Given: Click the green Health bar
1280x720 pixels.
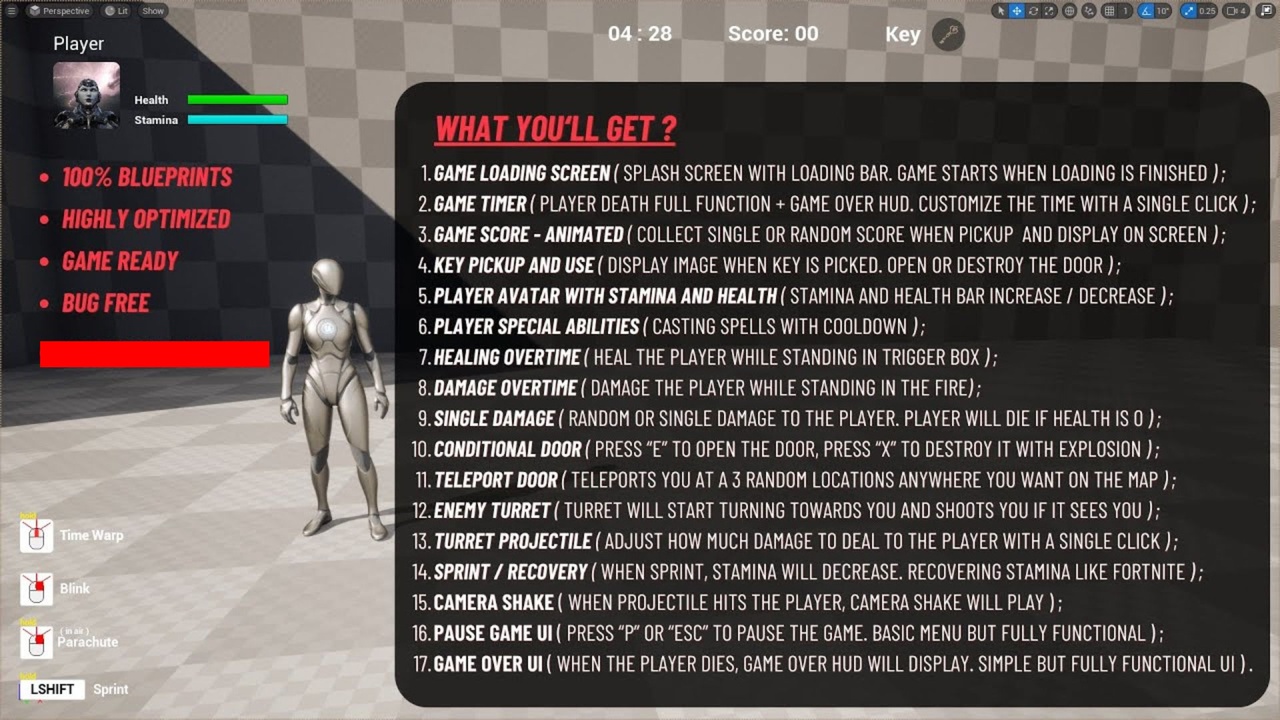Looking at the screenshot, I should [240, 100].
